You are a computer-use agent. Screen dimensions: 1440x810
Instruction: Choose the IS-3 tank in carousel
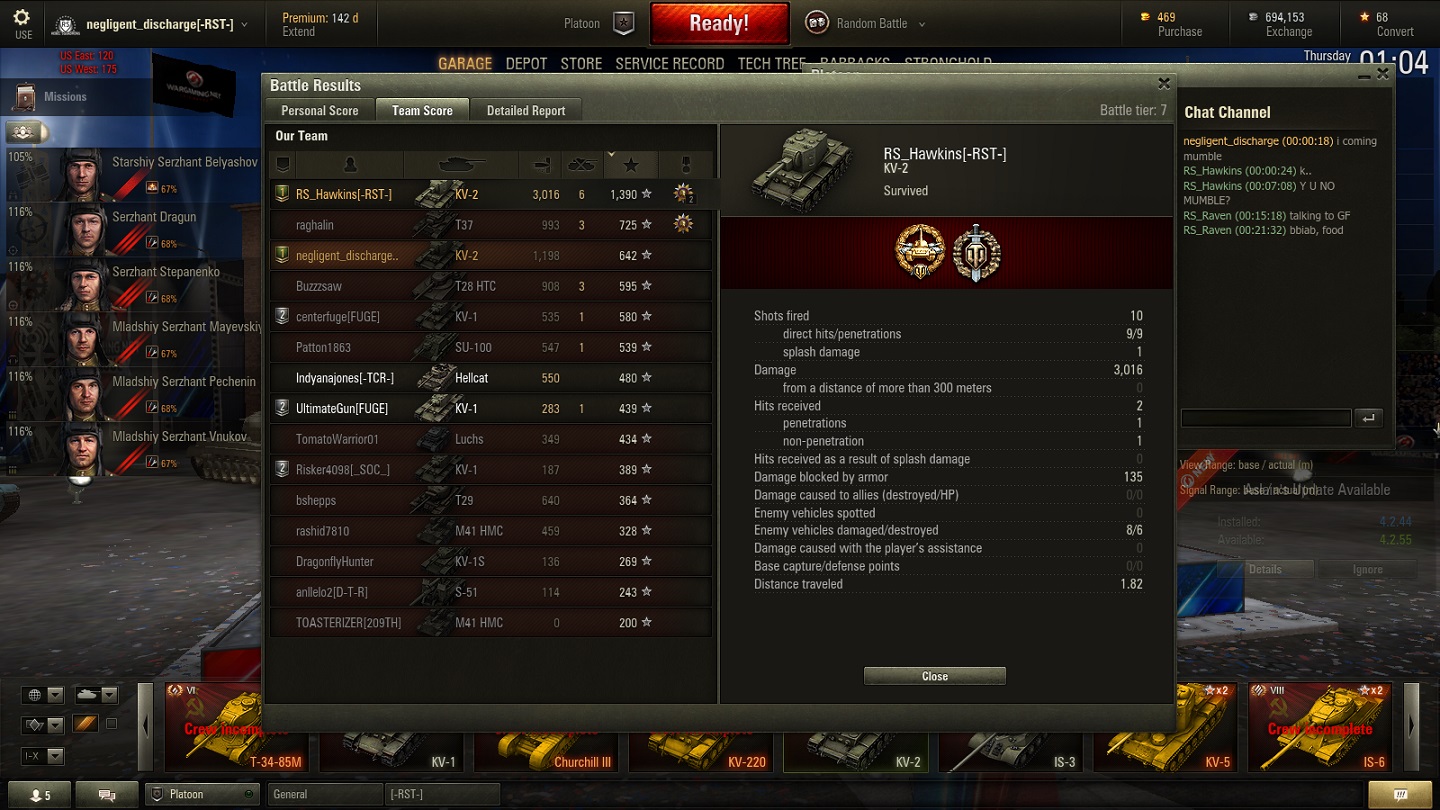click(1010, 742)
